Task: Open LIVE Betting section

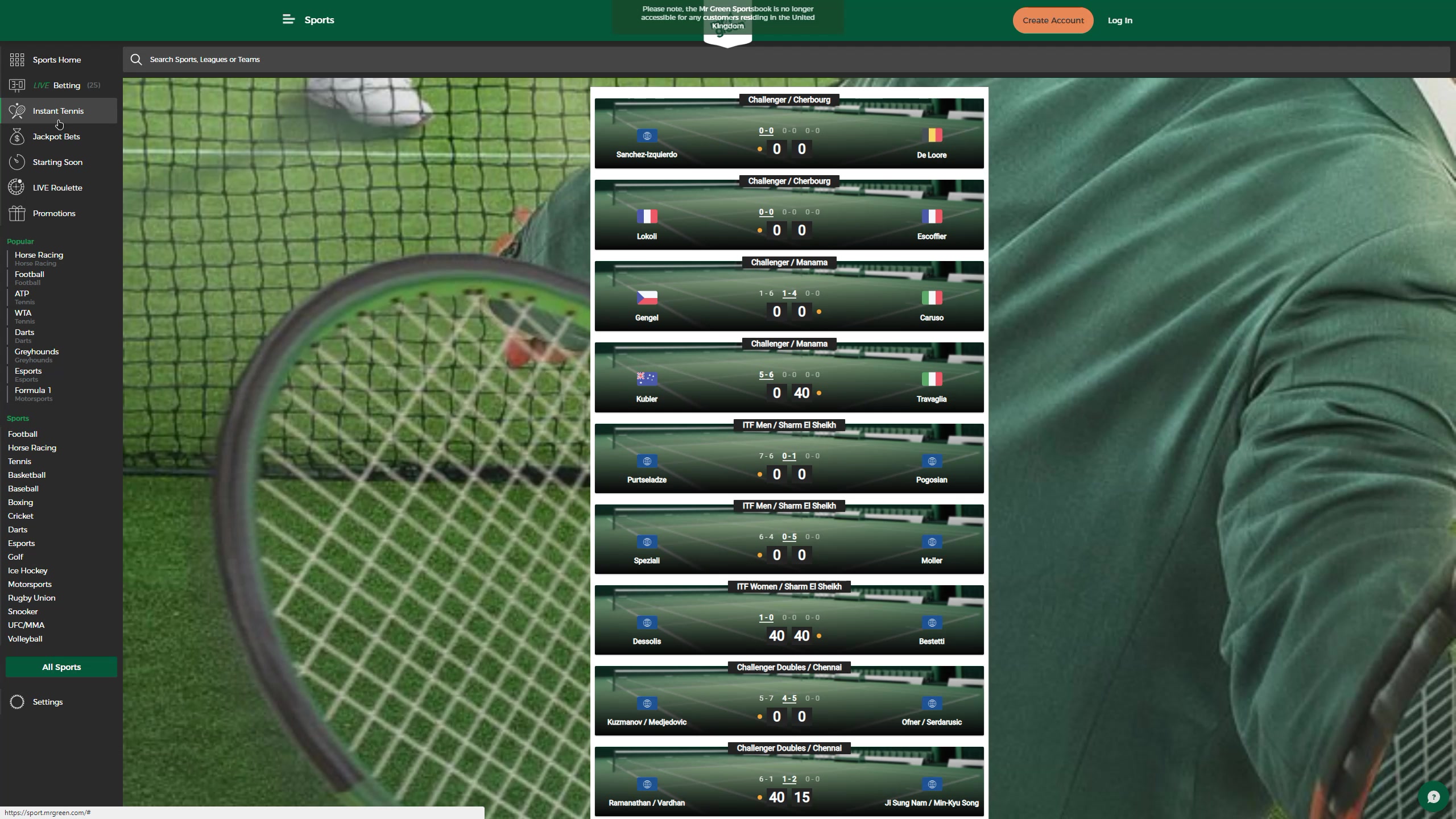Action: [x=56, y=85]
